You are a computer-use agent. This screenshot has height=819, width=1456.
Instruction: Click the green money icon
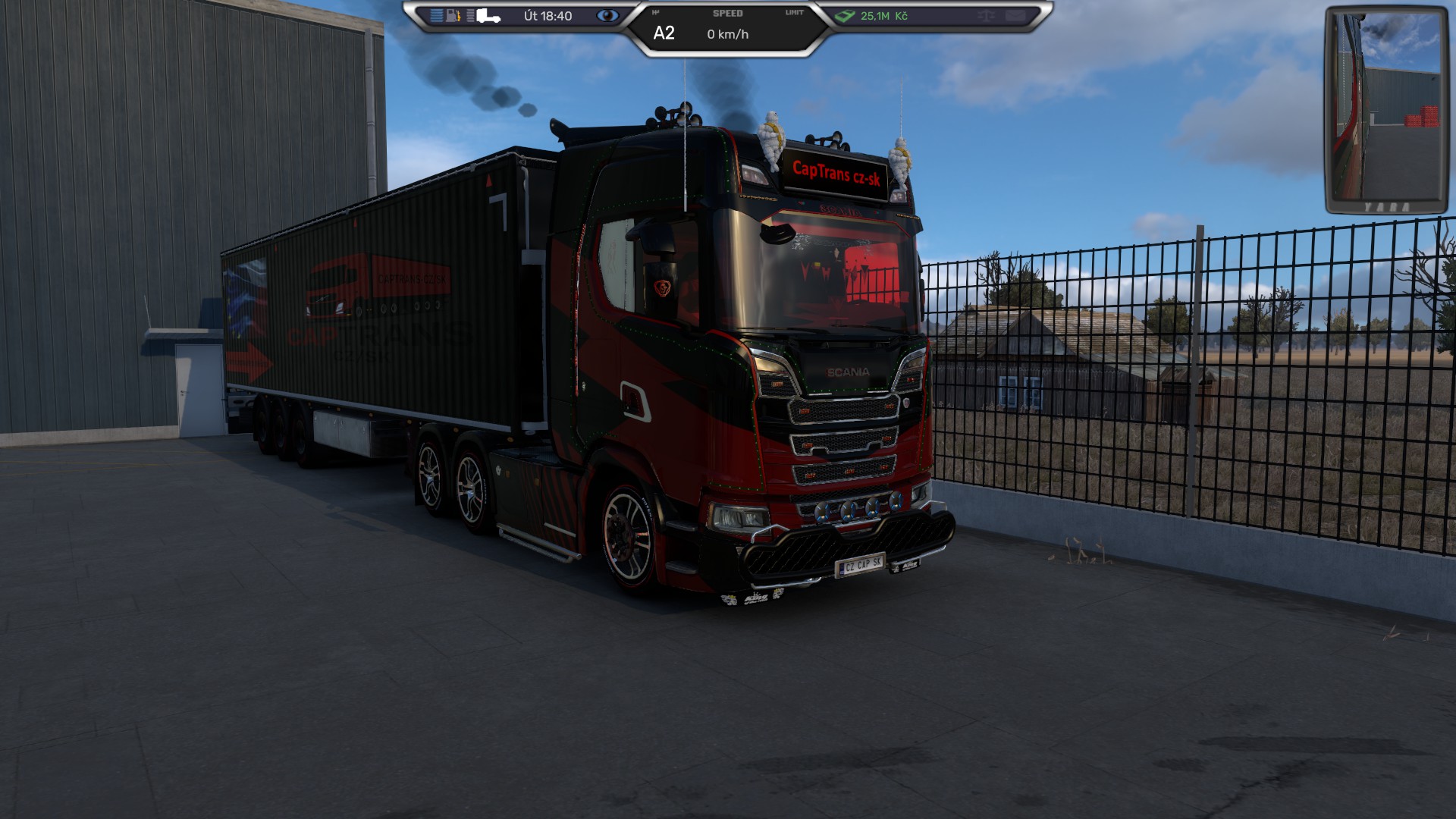coord(845,16)
